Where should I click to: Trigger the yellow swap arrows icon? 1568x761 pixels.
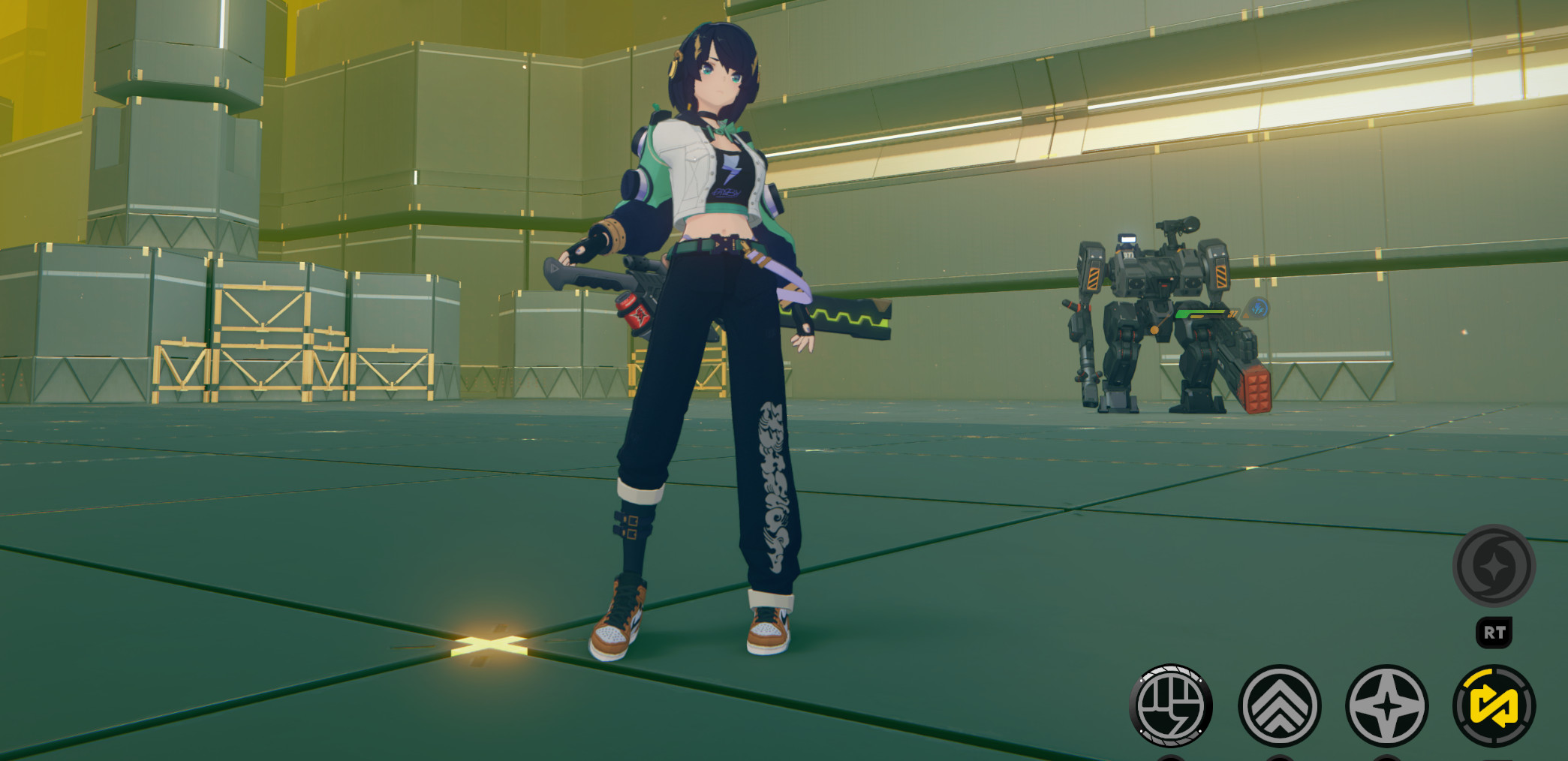[1494, 706]
